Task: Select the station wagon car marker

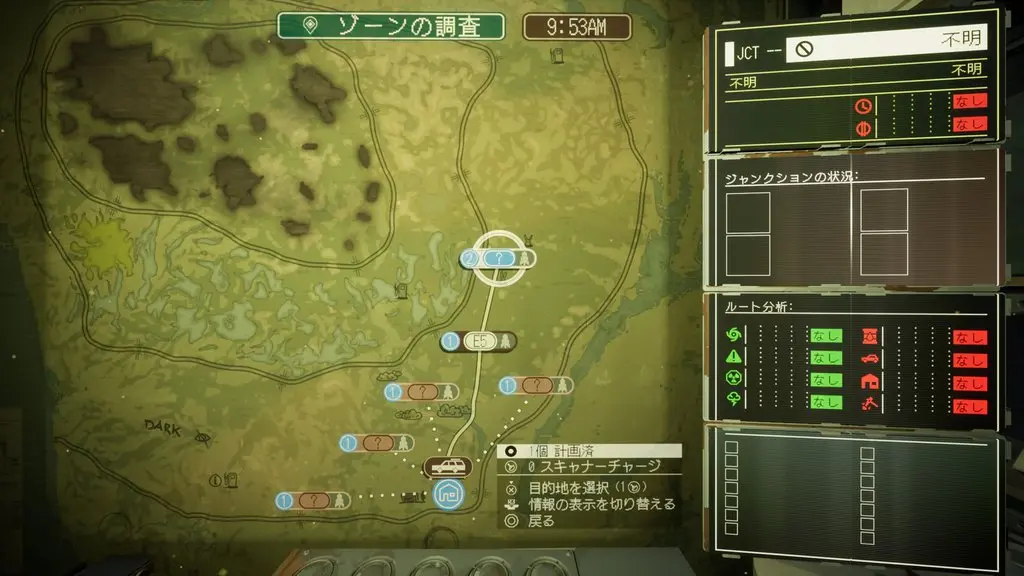Action: tap(447, 467)
